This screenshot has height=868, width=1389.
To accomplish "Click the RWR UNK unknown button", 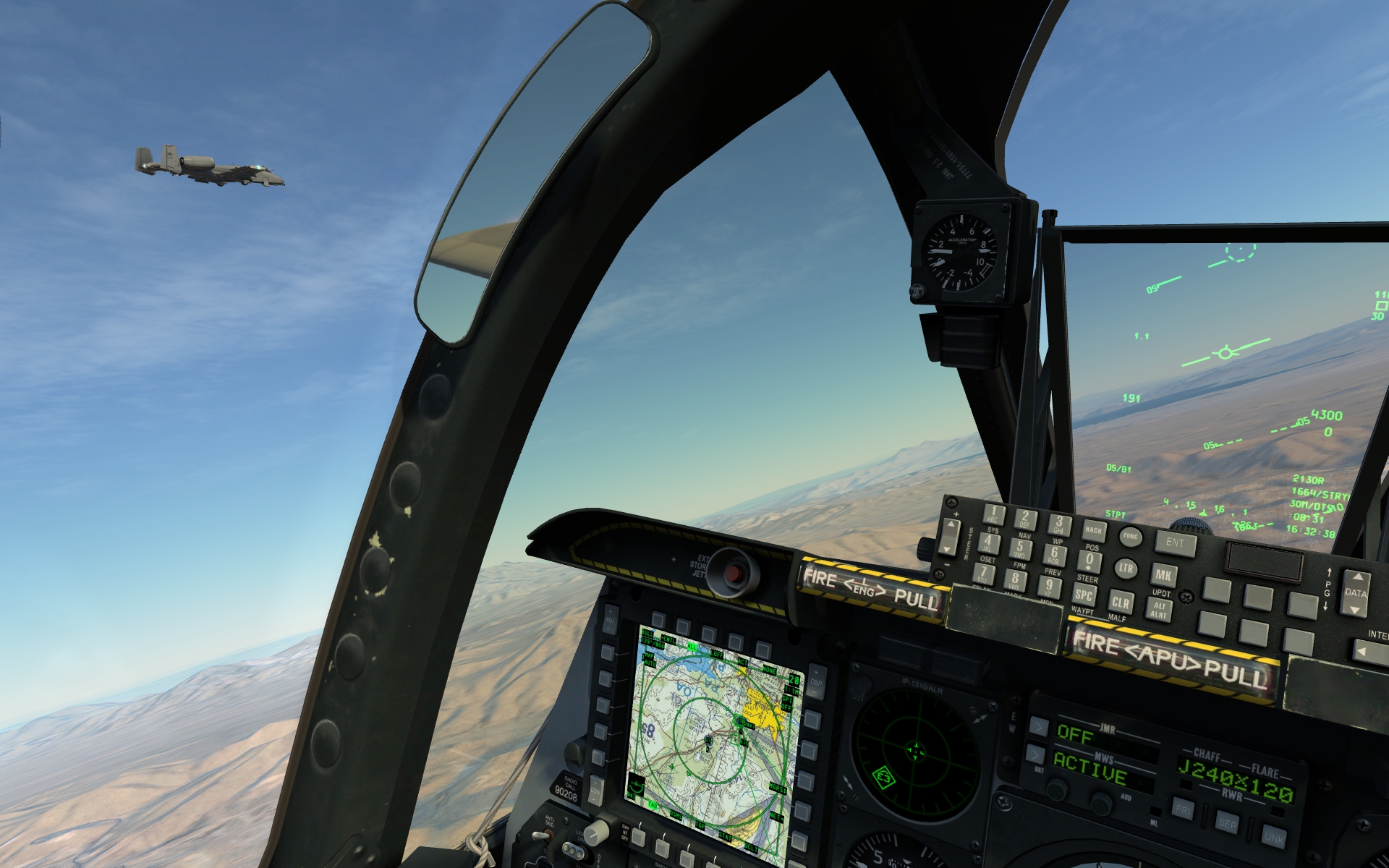I will click(x=1273, y=838).
